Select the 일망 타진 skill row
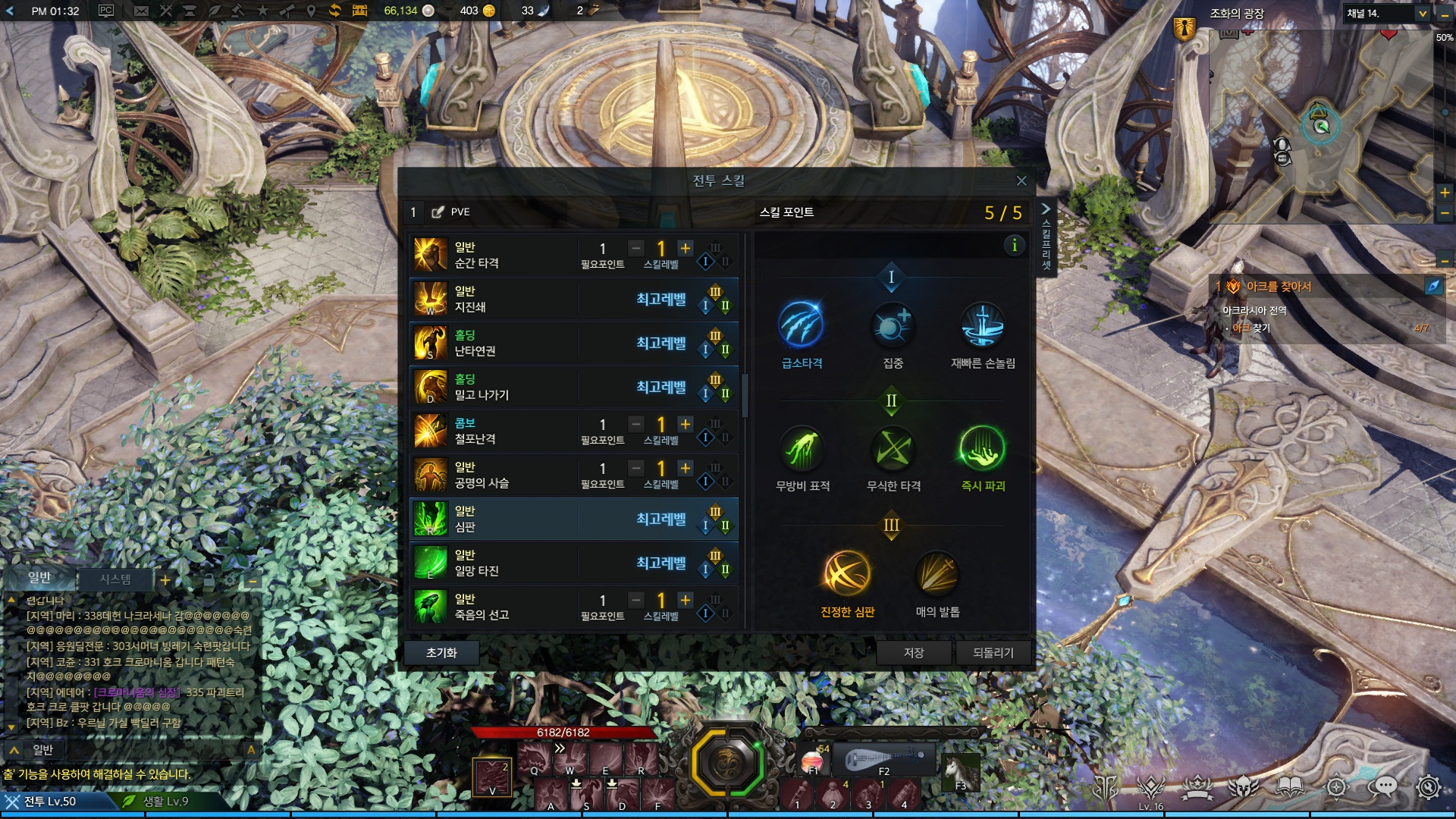Image resolution: width=1456 pixels, height=819 pixels. pyautogui.click(x=493, y=563)
